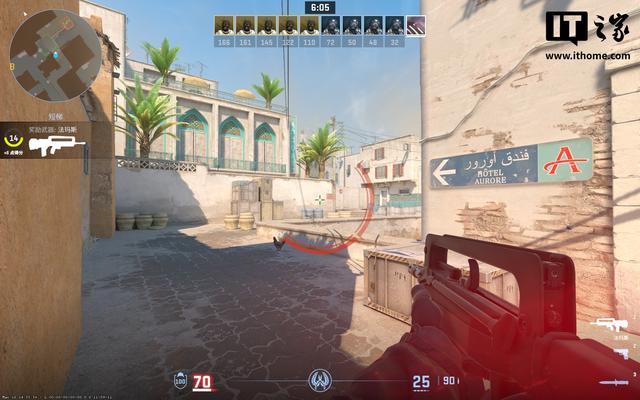Choose the player avatar with score 32
The width and height of the screenshot is (640, 400).
tap(395, 26)
